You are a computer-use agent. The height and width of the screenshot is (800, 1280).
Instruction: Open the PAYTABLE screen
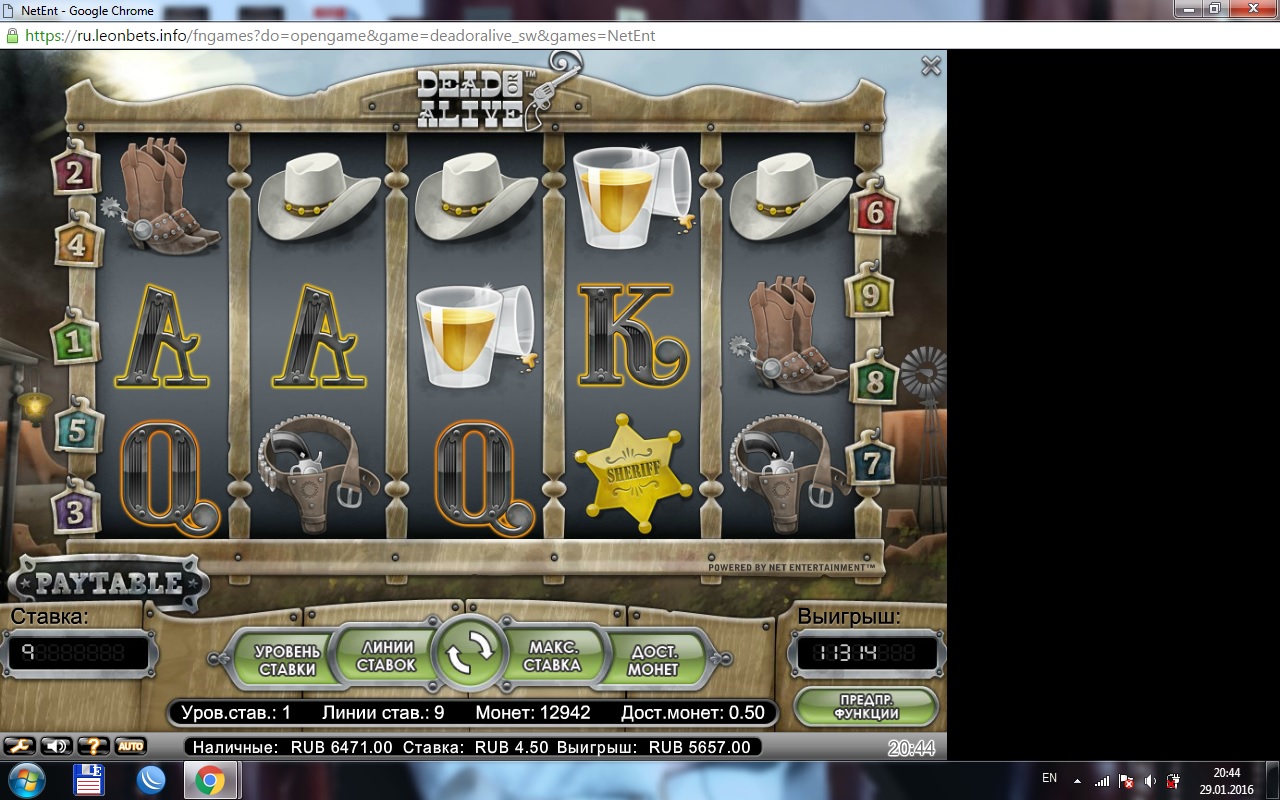[109, 583]
